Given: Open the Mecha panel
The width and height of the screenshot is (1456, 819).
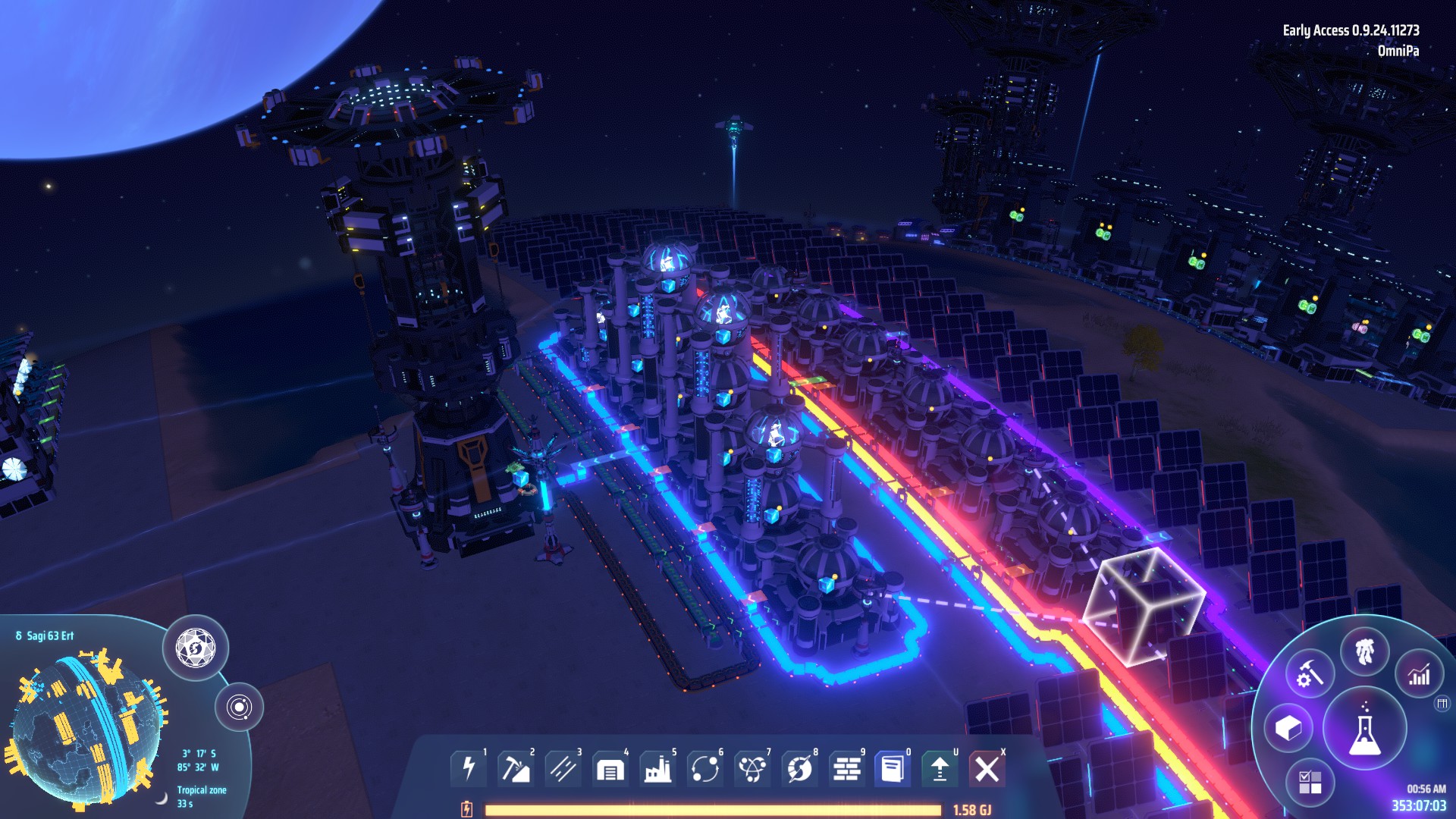Looking at the screenshot, I should pyautogui.click(x=1363, y=651).
